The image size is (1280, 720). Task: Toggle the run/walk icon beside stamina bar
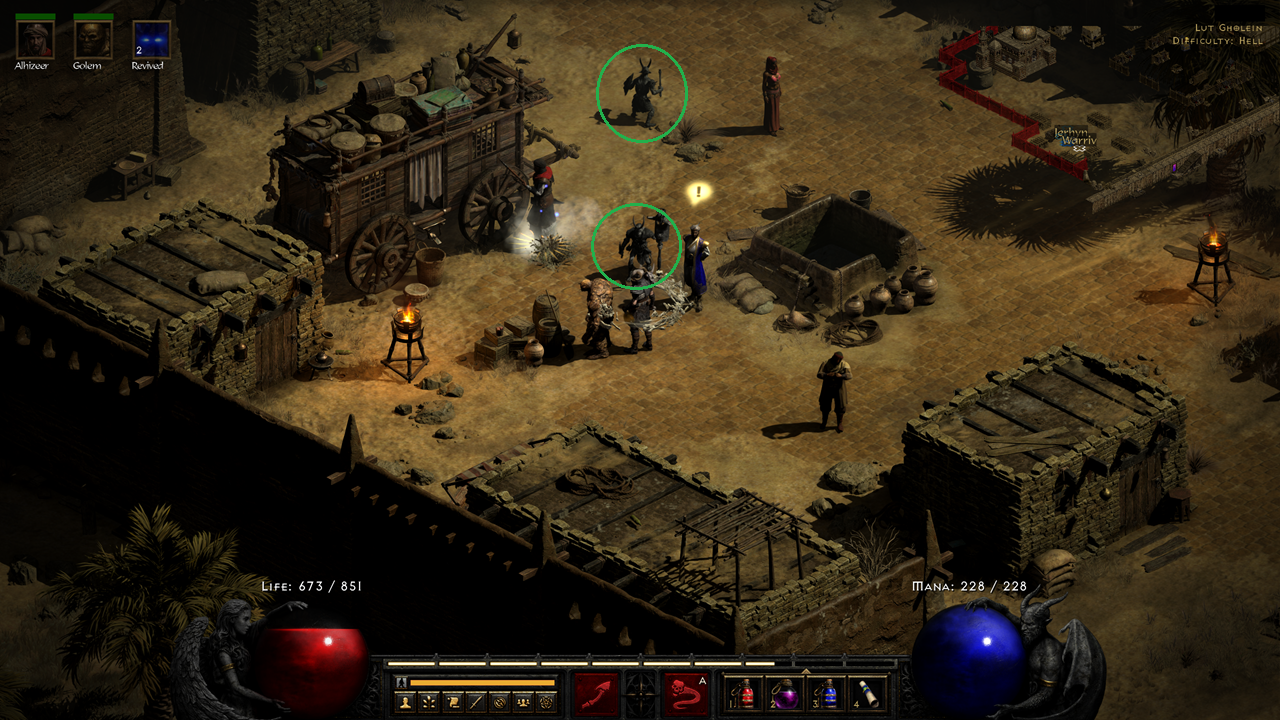403,682
